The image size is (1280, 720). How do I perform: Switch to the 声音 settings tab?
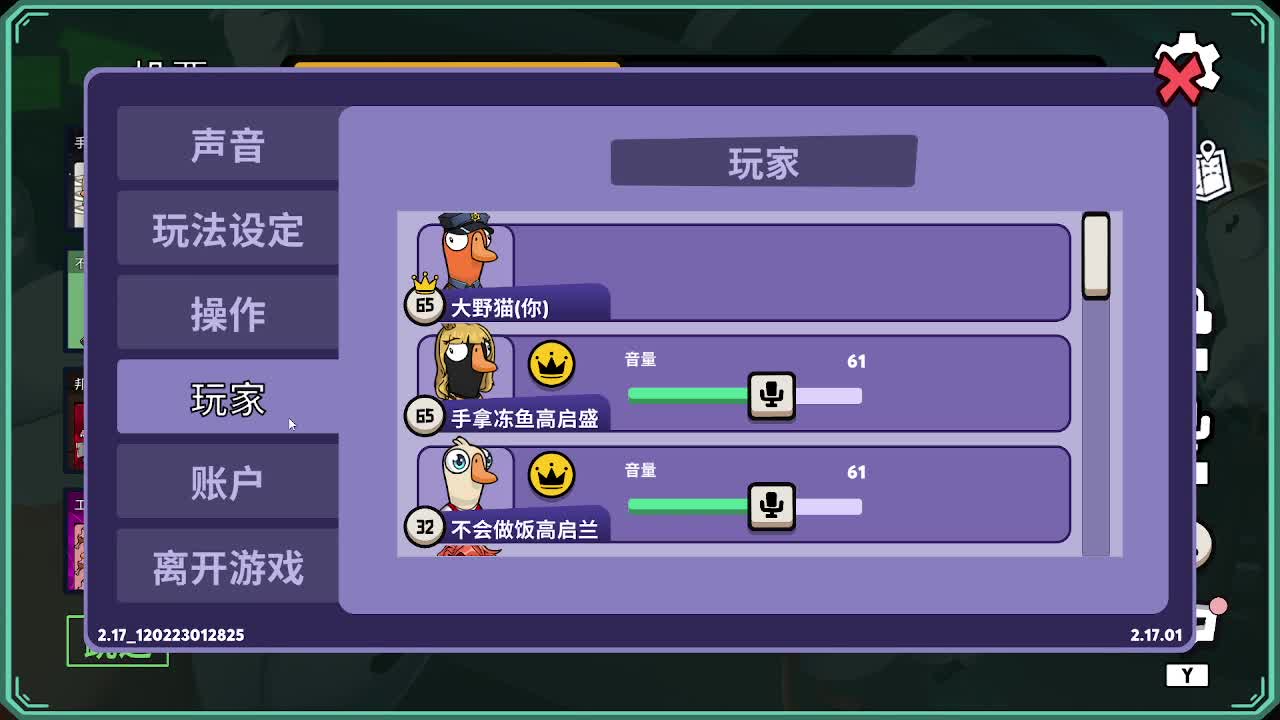point(228,145)
